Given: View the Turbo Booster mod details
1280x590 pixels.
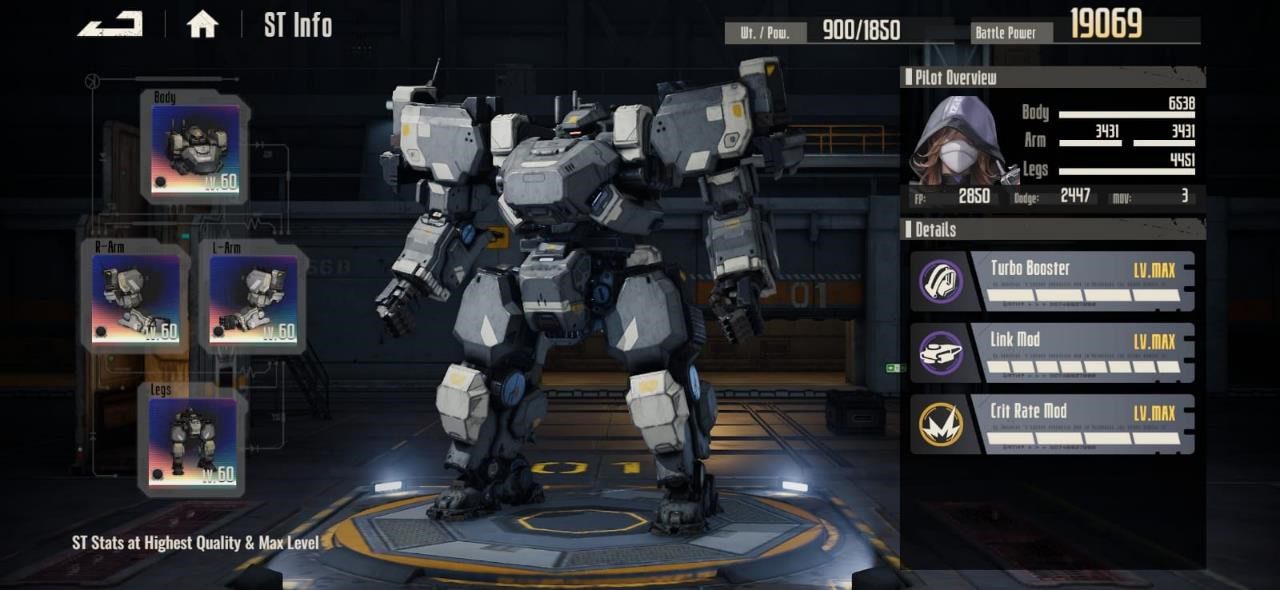Looking at the screenshot, I should click(1052, 282).
